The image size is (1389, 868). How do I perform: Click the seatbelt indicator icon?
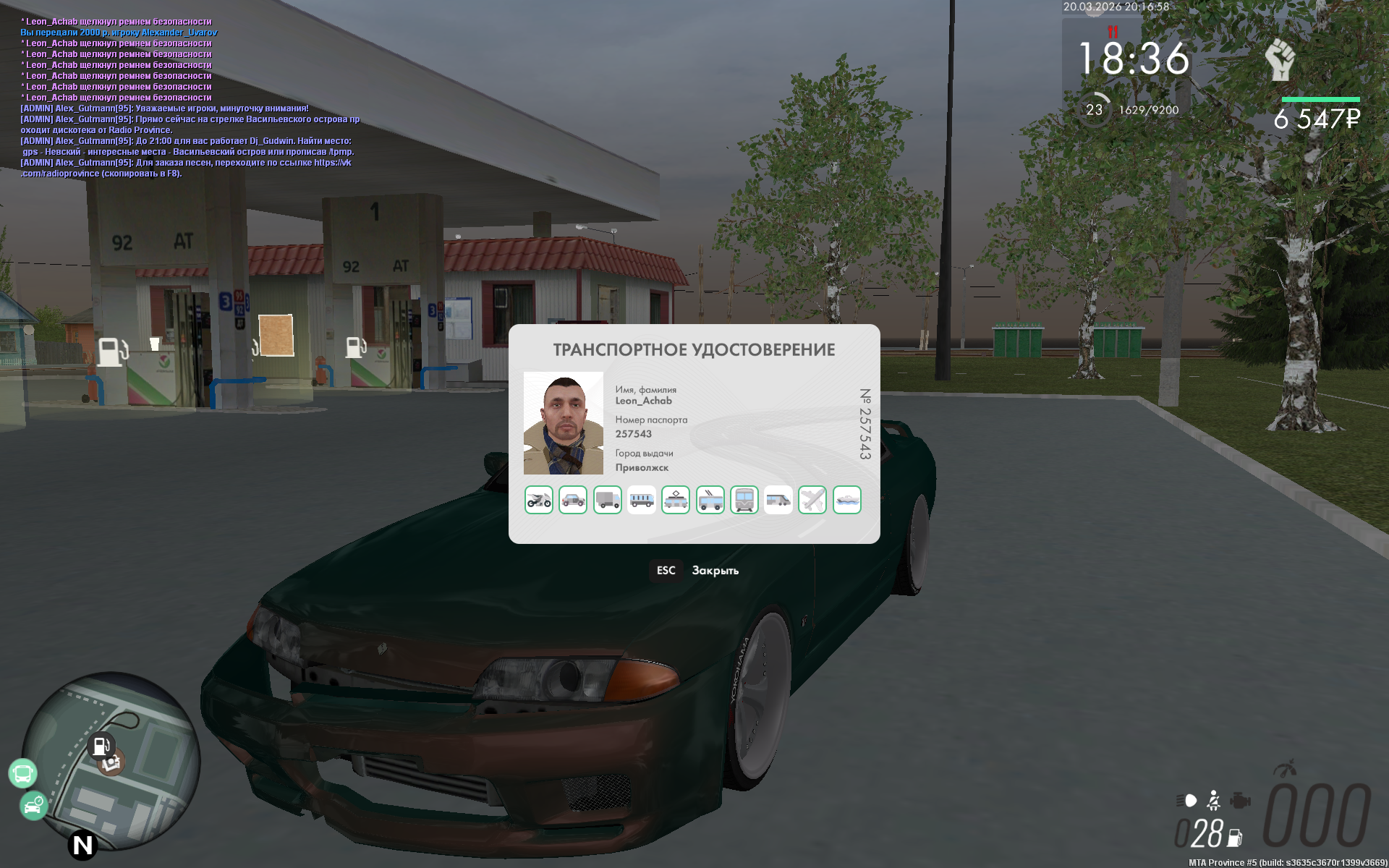[x=1214, y=801]
